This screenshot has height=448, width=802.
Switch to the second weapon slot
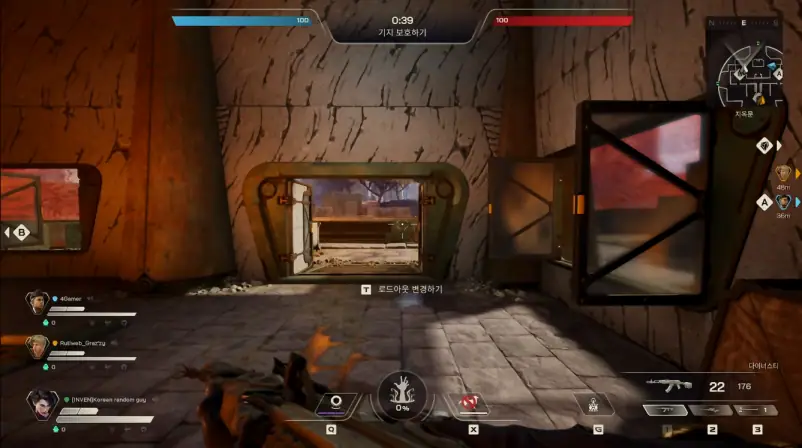[711, 411]
